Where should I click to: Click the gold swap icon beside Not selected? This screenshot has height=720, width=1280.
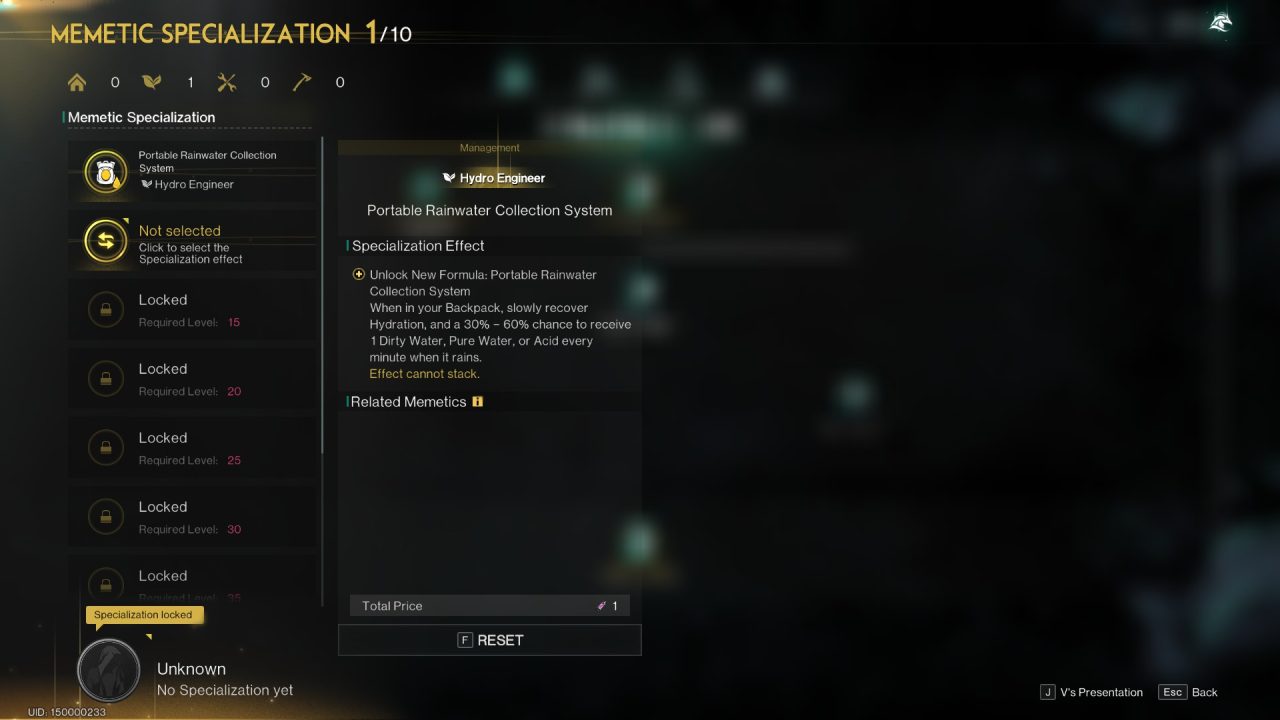106,240
